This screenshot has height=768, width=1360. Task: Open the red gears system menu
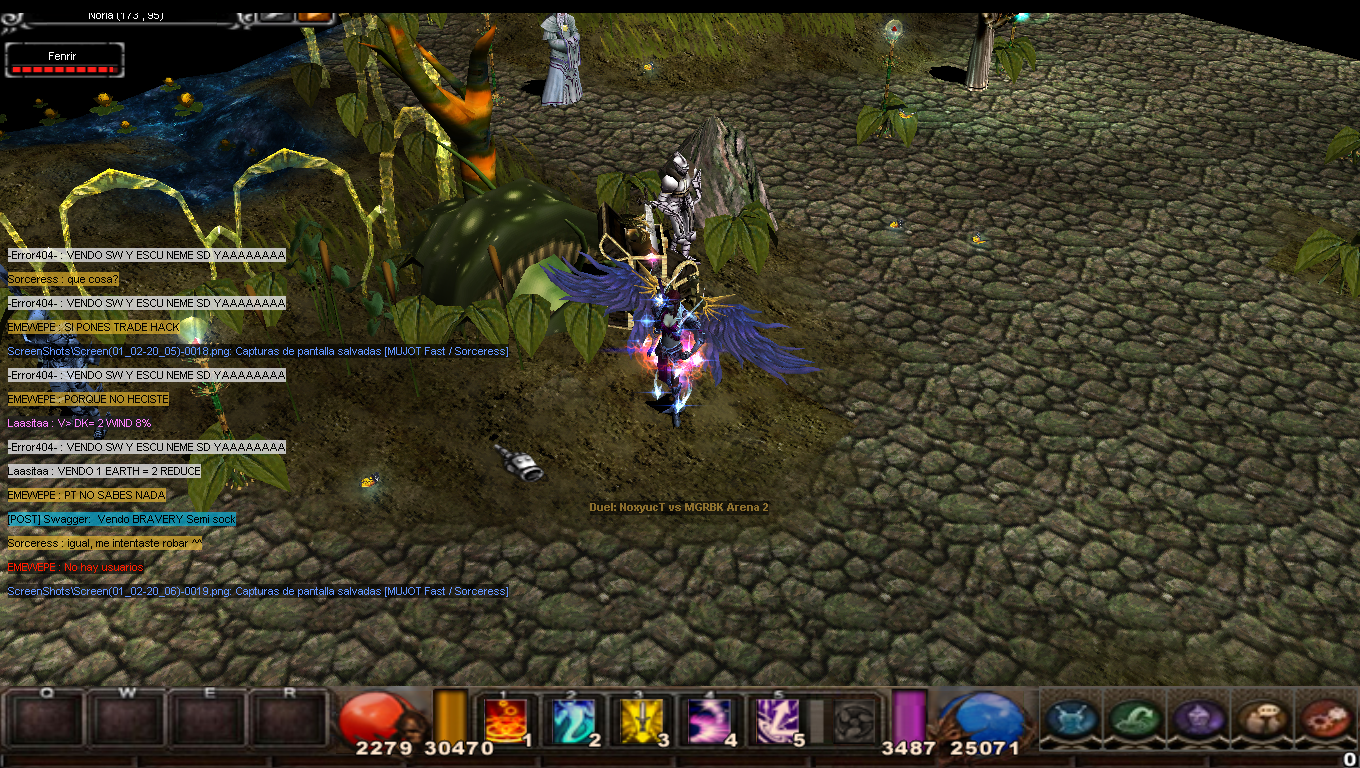click(x=1323, y=719)
